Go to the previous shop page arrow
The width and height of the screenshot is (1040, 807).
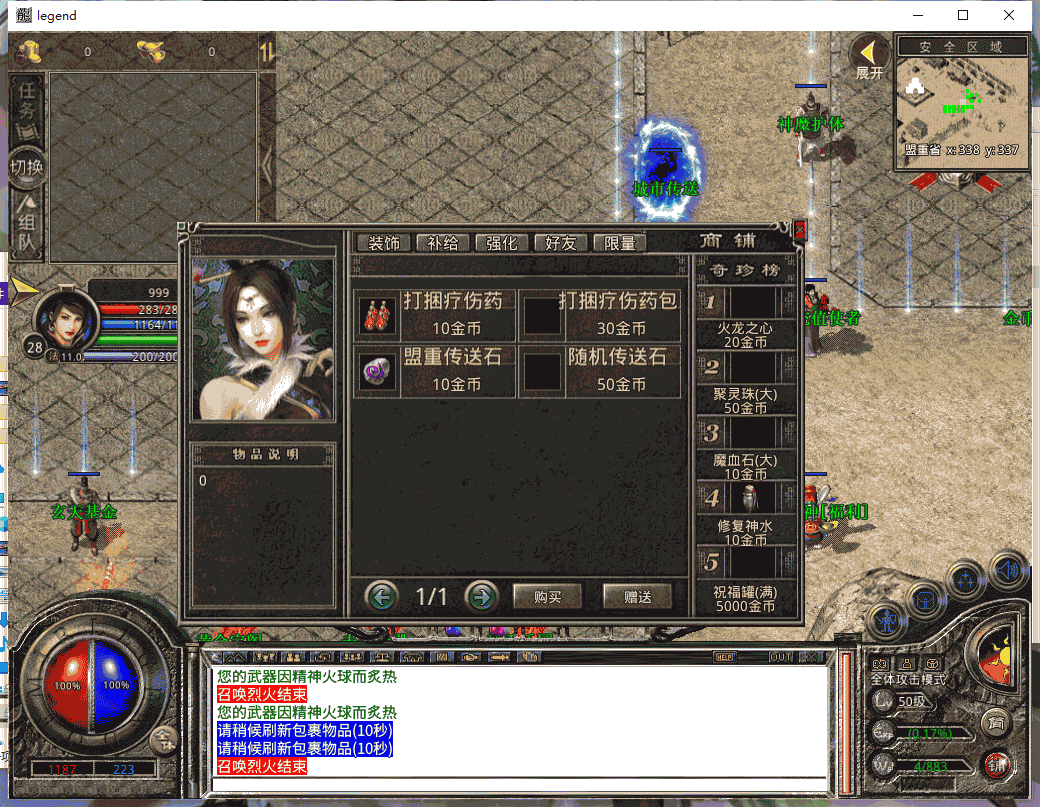381,596
